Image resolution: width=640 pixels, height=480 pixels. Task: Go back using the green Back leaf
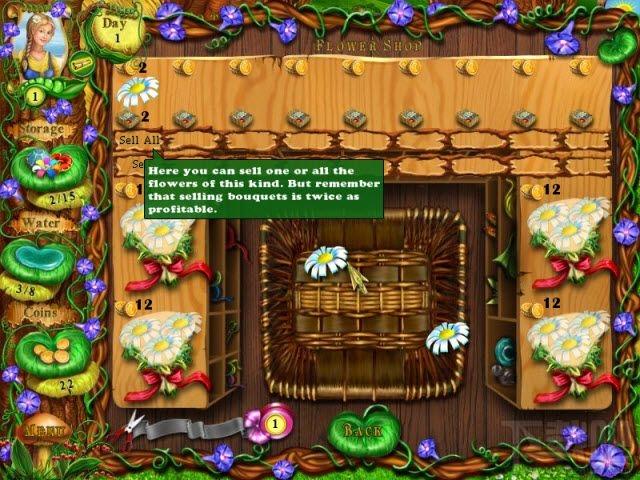point(364,429)
